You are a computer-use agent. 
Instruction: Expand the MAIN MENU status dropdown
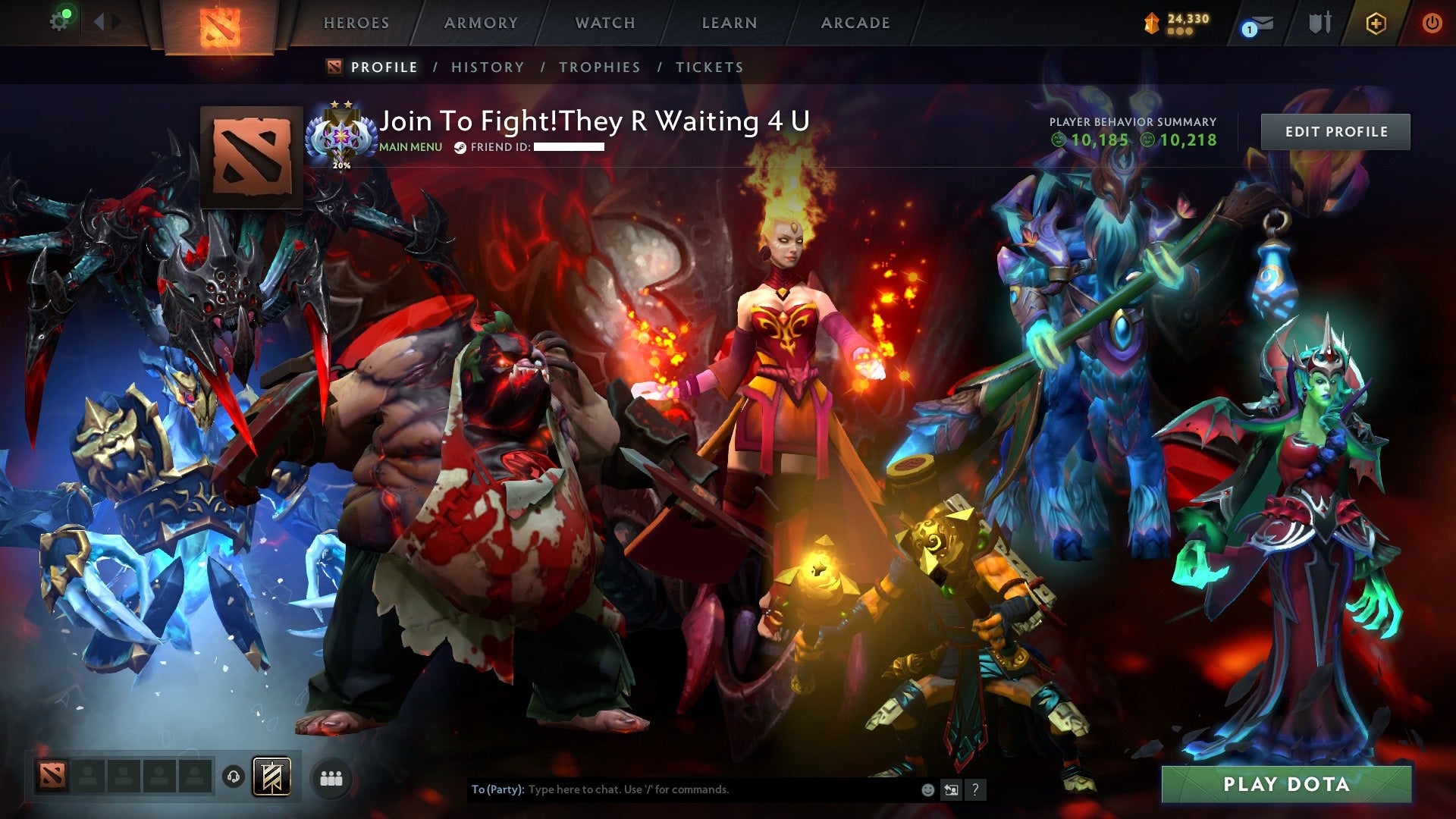point(409,147)
